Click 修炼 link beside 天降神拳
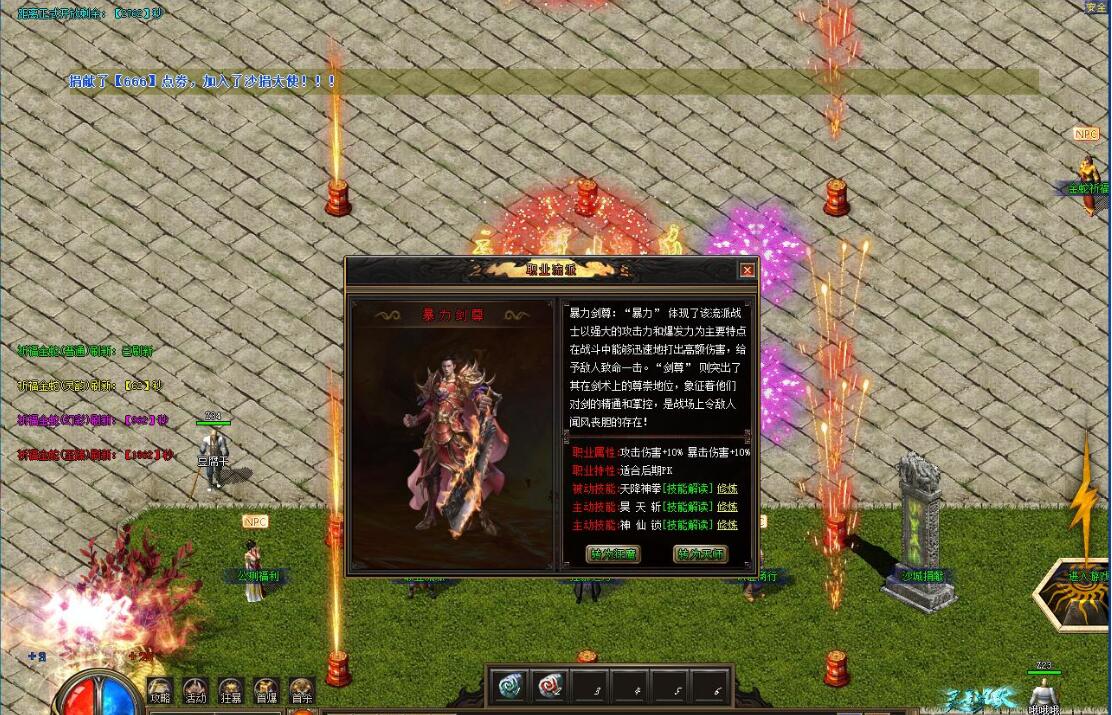1112x715 pixels. click(x=728, y=489)
